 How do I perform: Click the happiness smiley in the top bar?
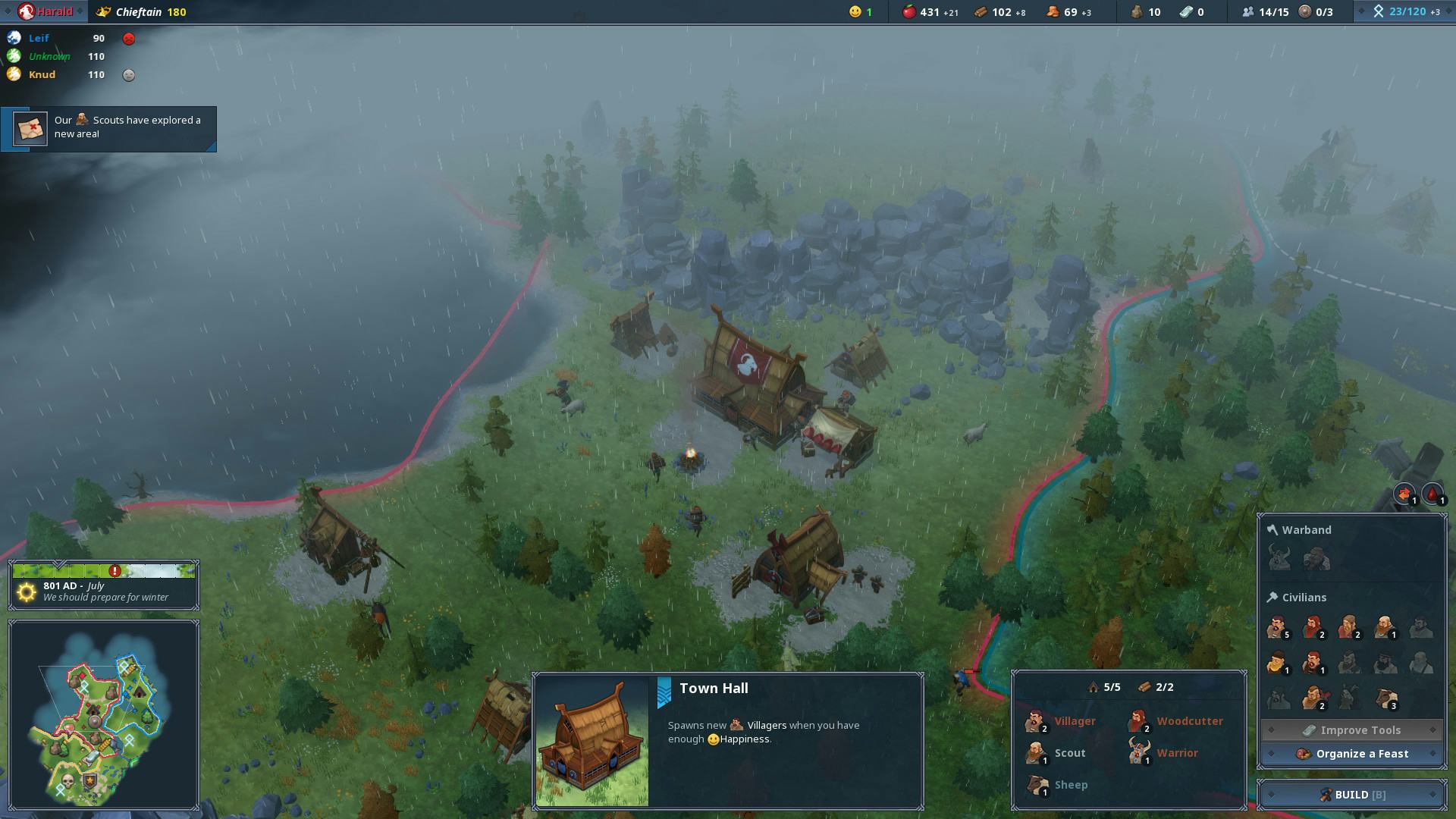(855, 12)
